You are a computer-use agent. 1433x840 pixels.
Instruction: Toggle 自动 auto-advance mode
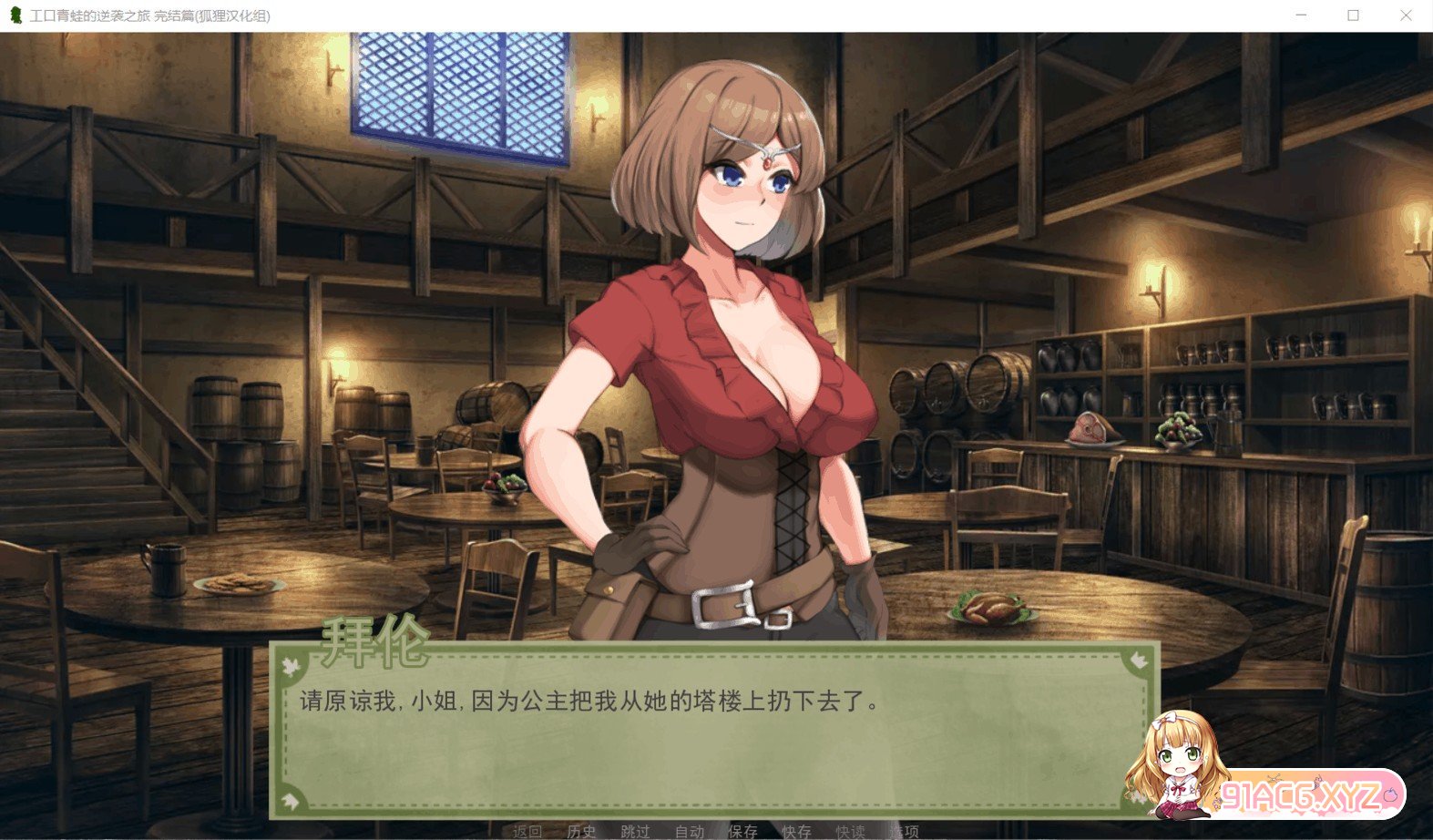689,831
